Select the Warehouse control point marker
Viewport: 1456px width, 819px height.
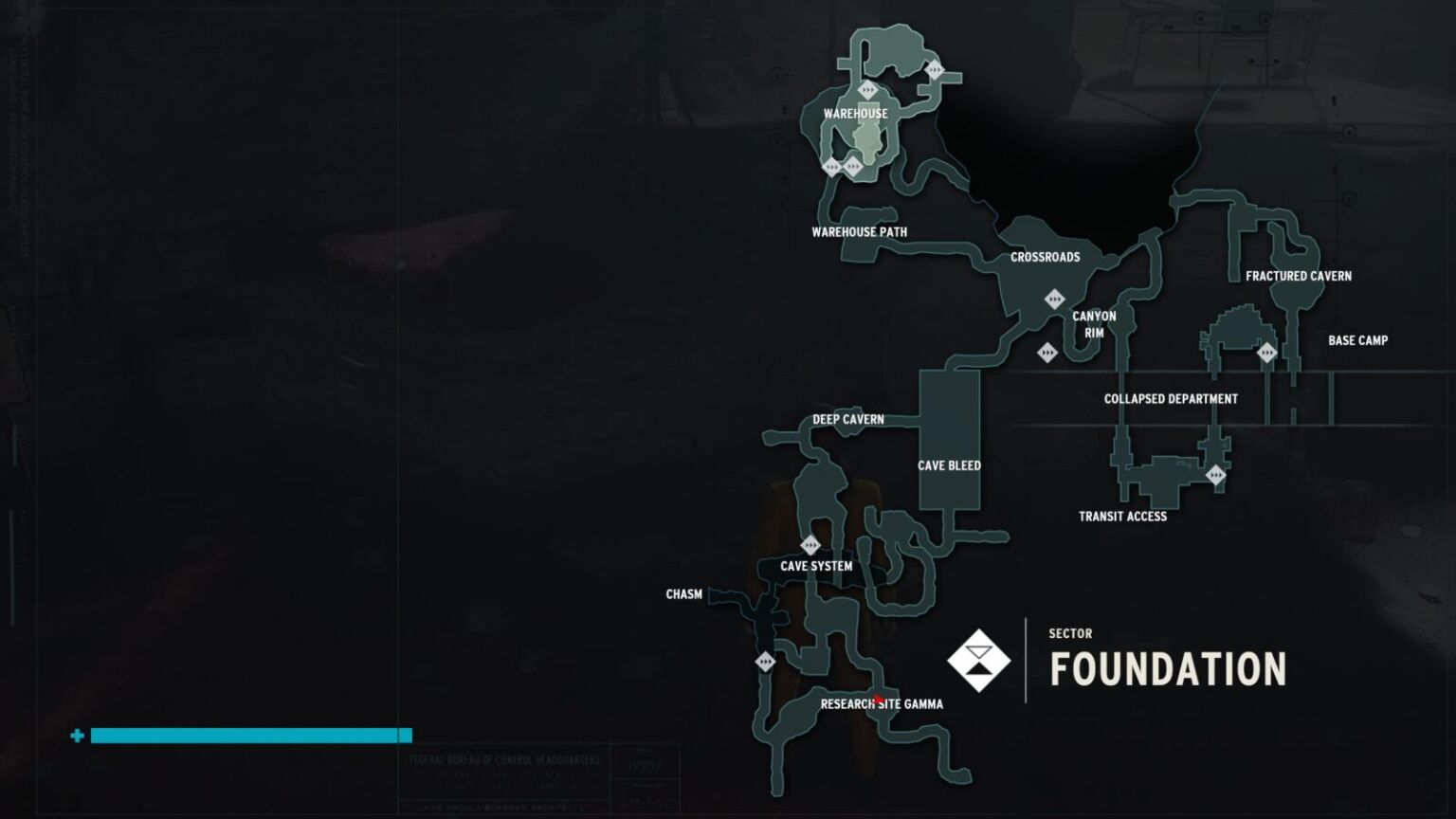click(853, 166)
